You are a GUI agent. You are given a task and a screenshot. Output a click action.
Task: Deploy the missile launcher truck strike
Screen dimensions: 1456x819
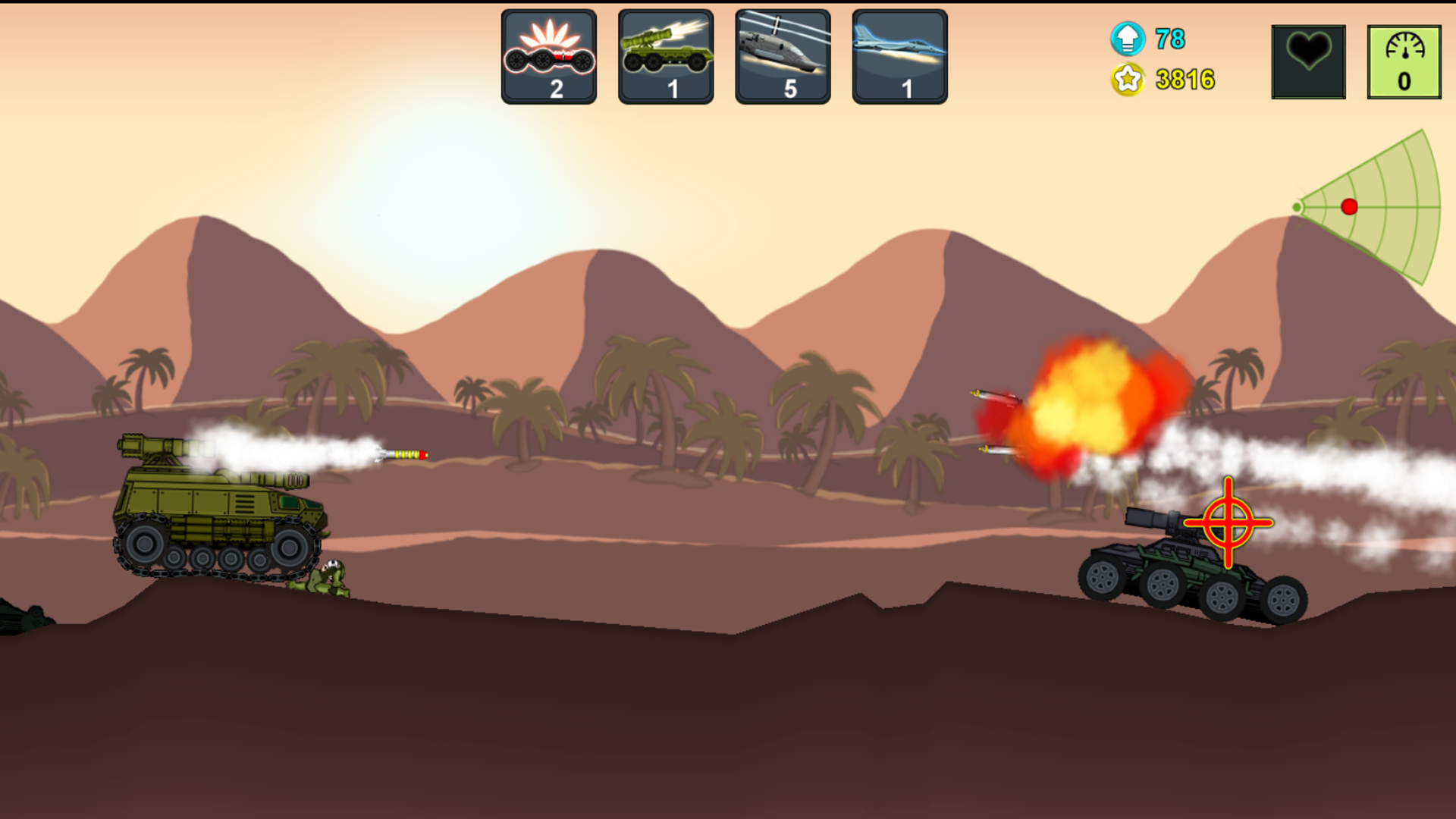[666, 57]
